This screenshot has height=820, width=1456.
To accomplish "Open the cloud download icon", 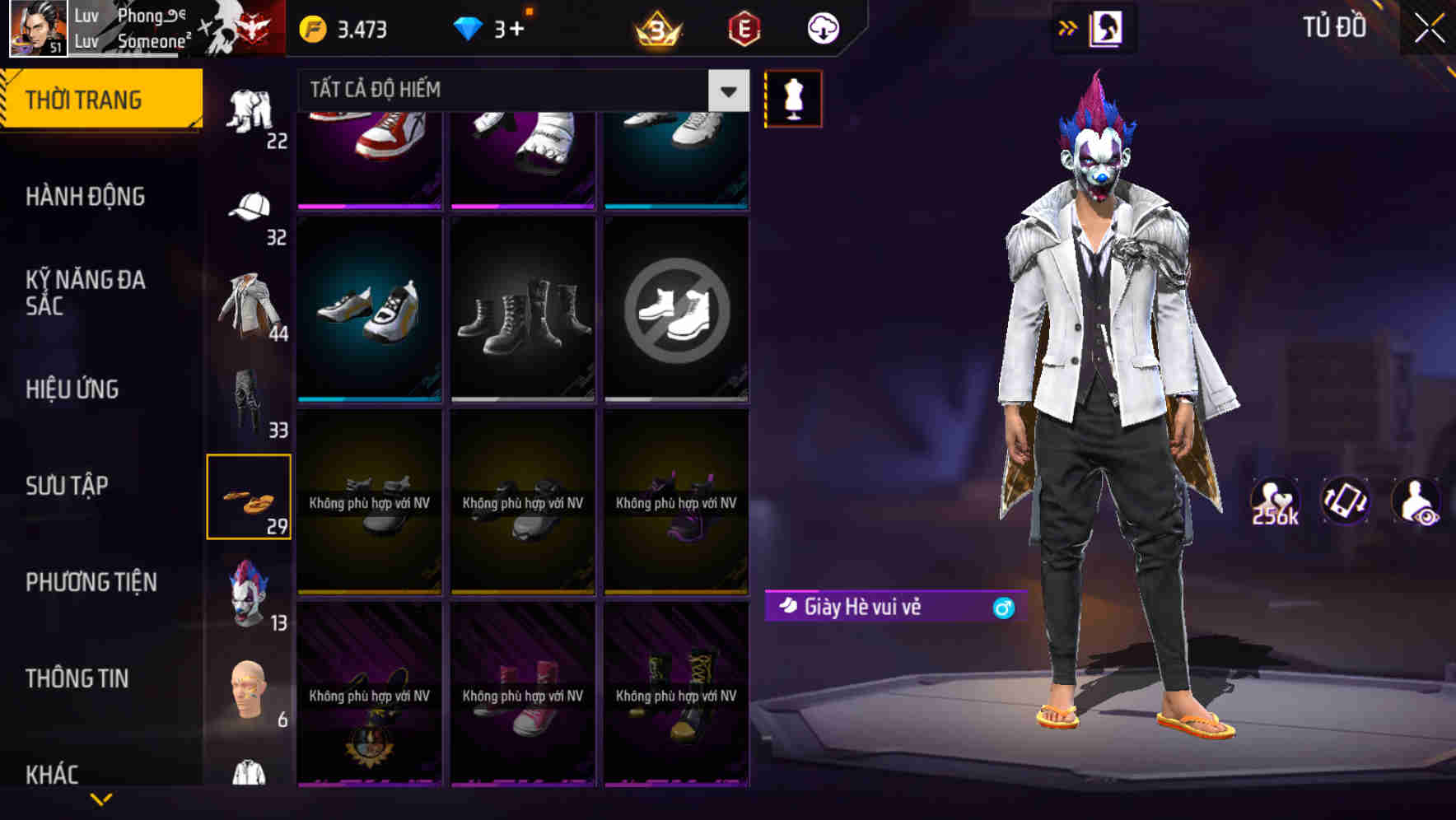I will (x=823, y=28).
